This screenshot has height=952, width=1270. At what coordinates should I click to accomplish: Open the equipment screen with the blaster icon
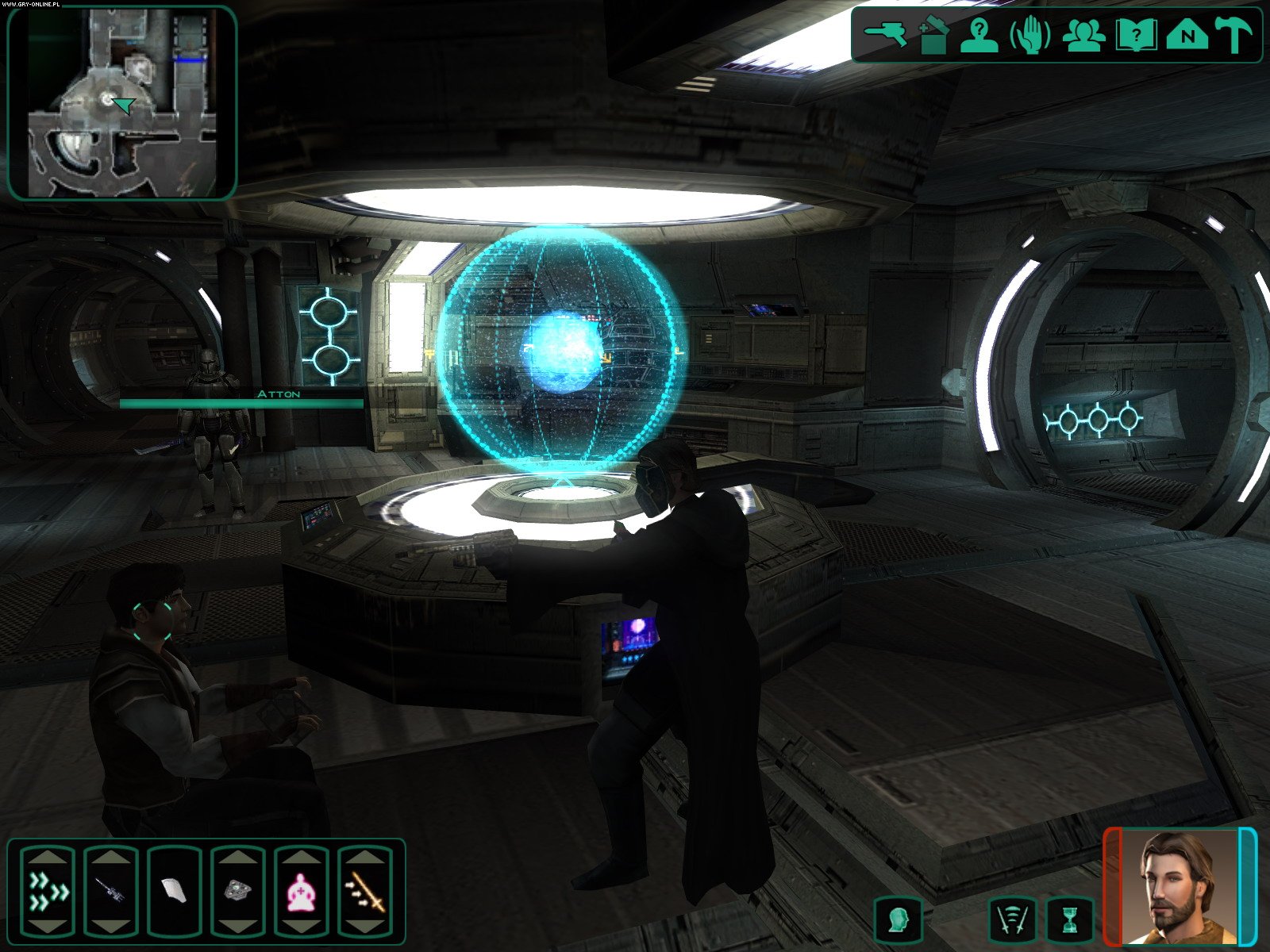click(885, 34)
